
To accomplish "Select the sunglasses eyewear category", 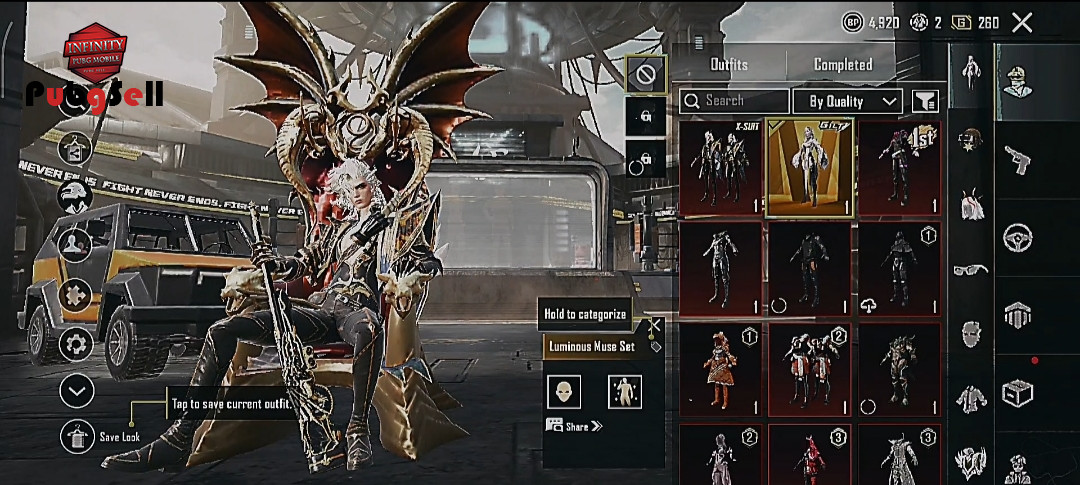I will [x=970, y=268].
